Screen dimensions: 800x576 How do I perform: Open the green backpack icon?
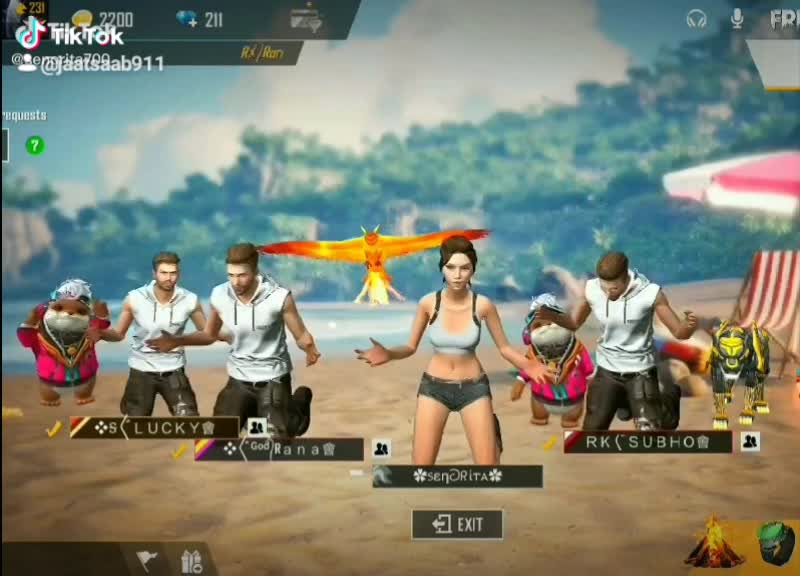point(774,545)
